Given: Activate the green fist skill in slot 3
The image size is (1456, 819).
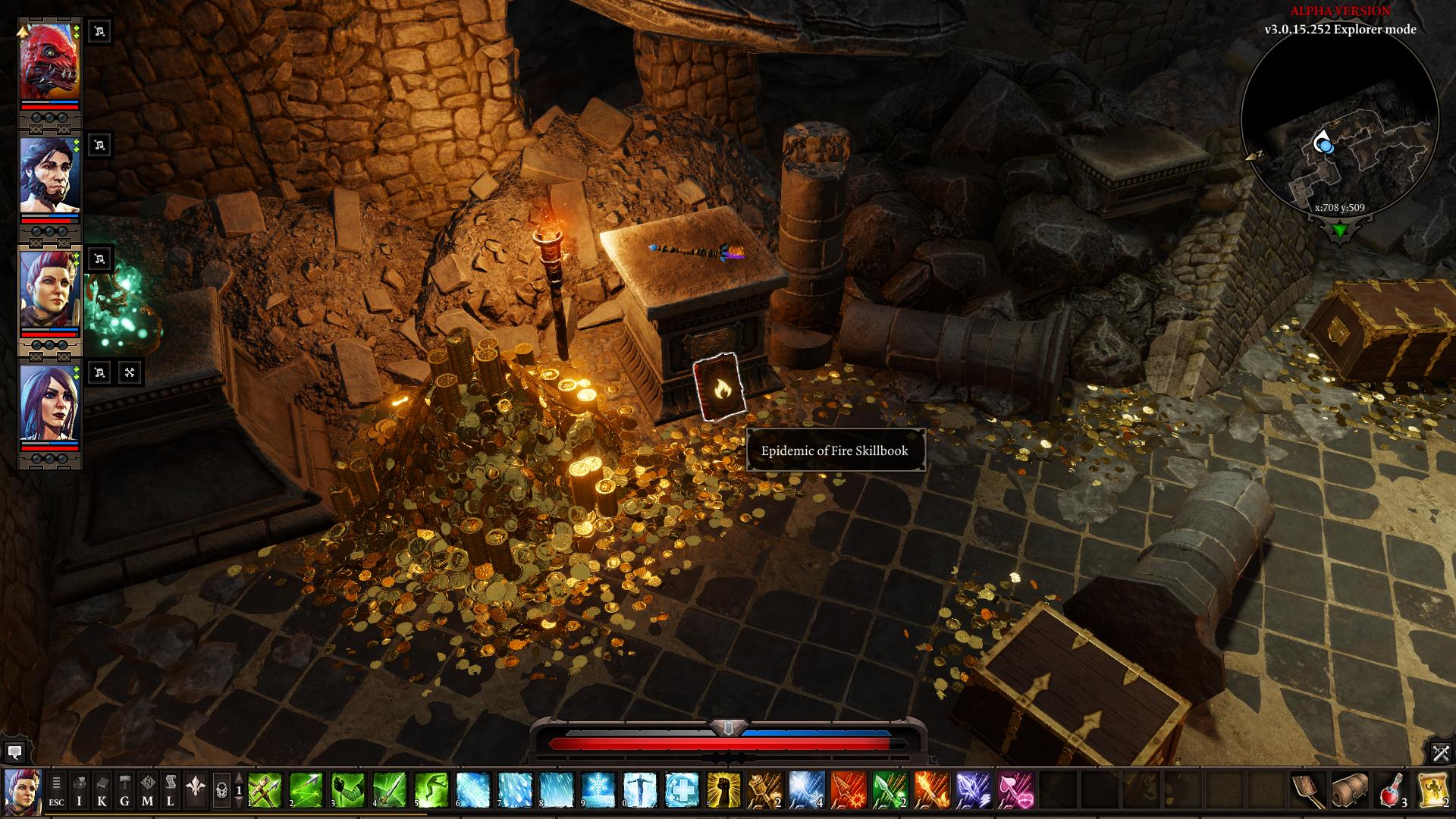Looking at the screenshot, I should (x=348, y=789).
